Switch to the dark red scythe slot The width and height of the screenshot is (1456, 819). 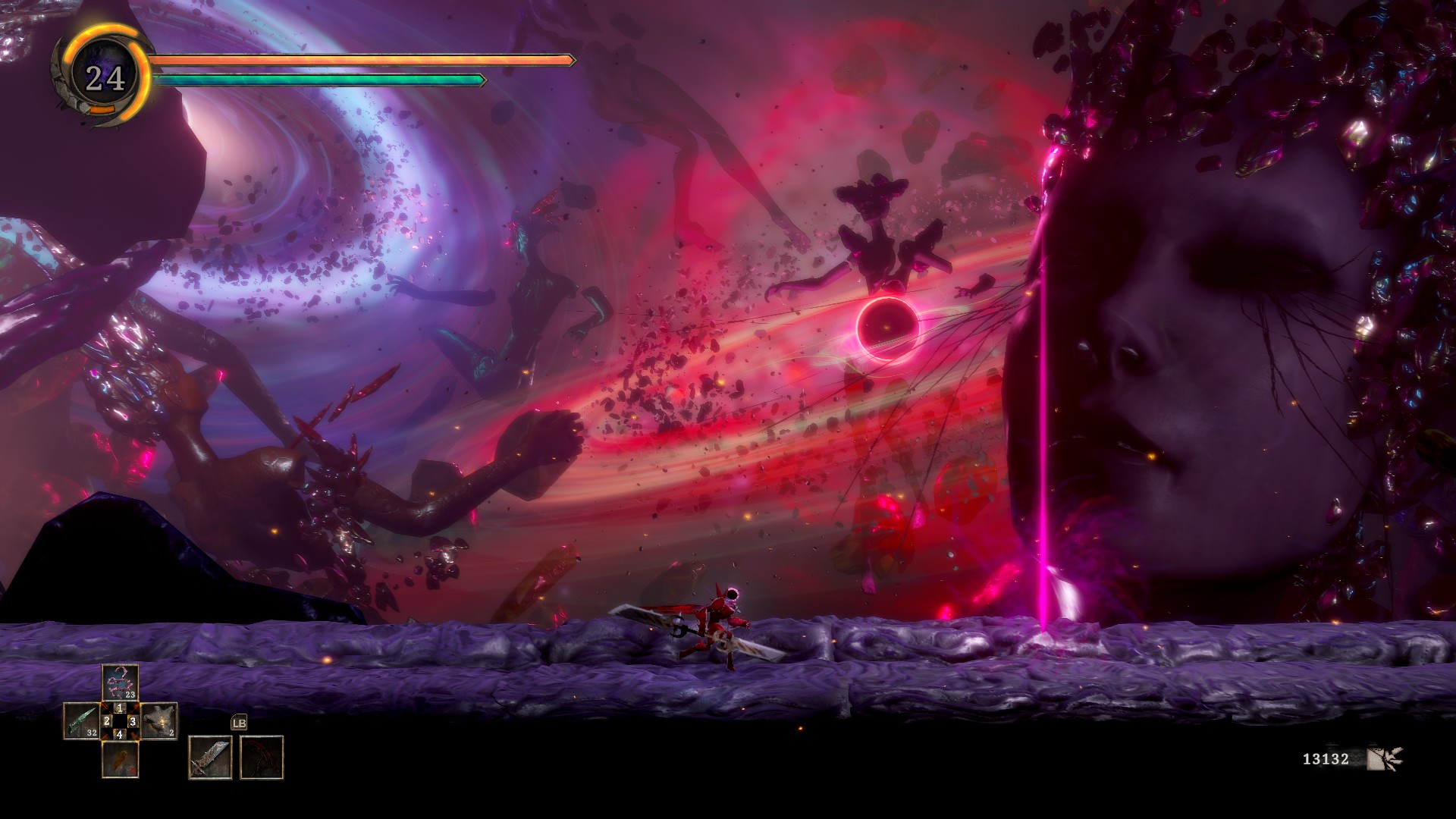coord(262,757)
